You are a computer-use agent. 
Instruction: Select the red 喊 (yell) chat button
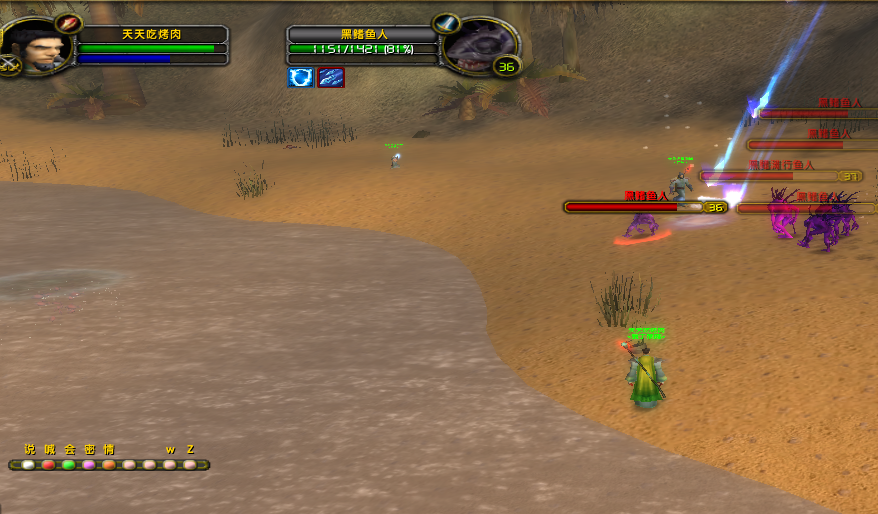[49, 465]
